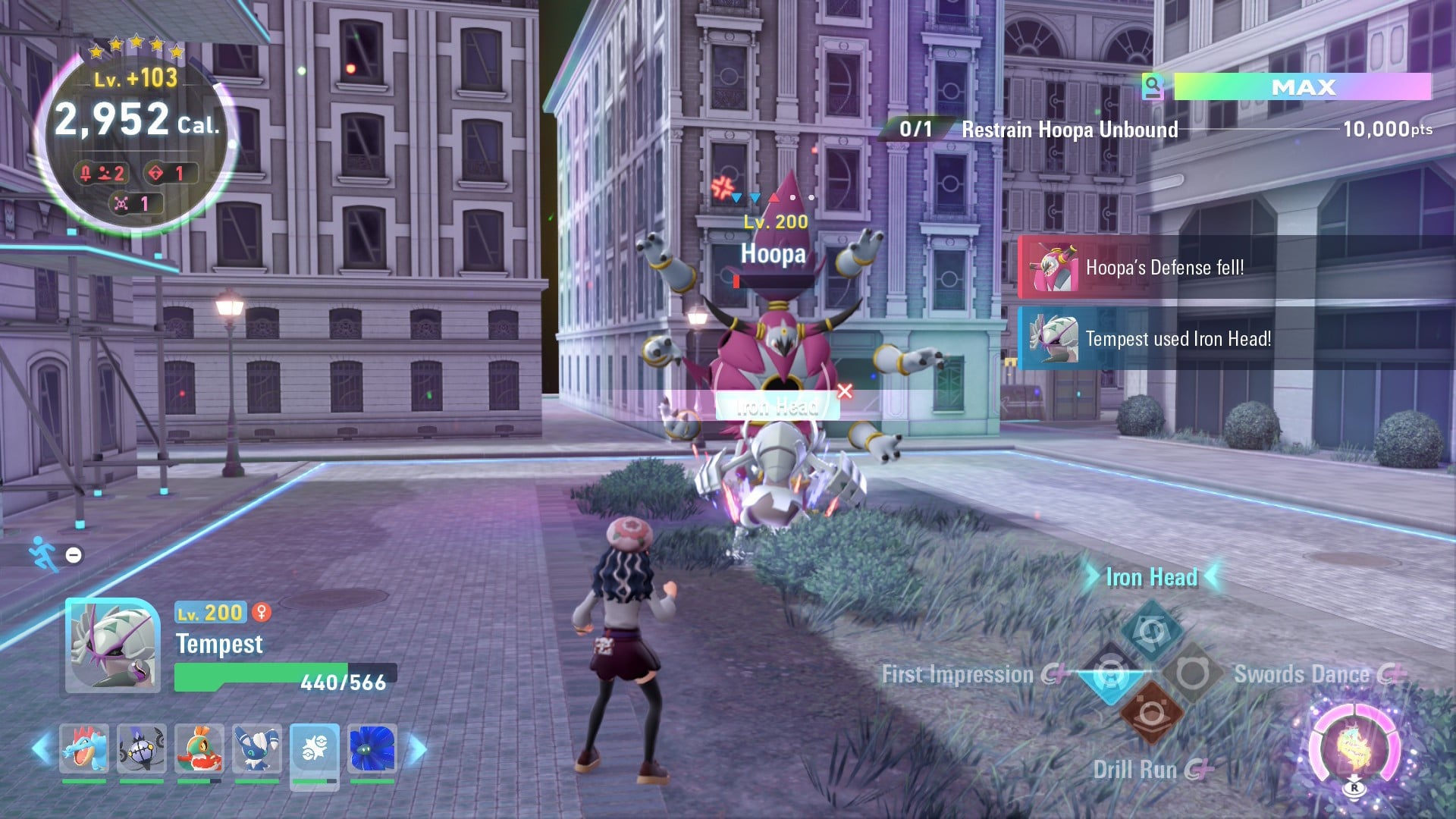Viewport: 1456px width, 819px height.
Task: Choose Hawlucha from the party bar
Action: (199, 748)
